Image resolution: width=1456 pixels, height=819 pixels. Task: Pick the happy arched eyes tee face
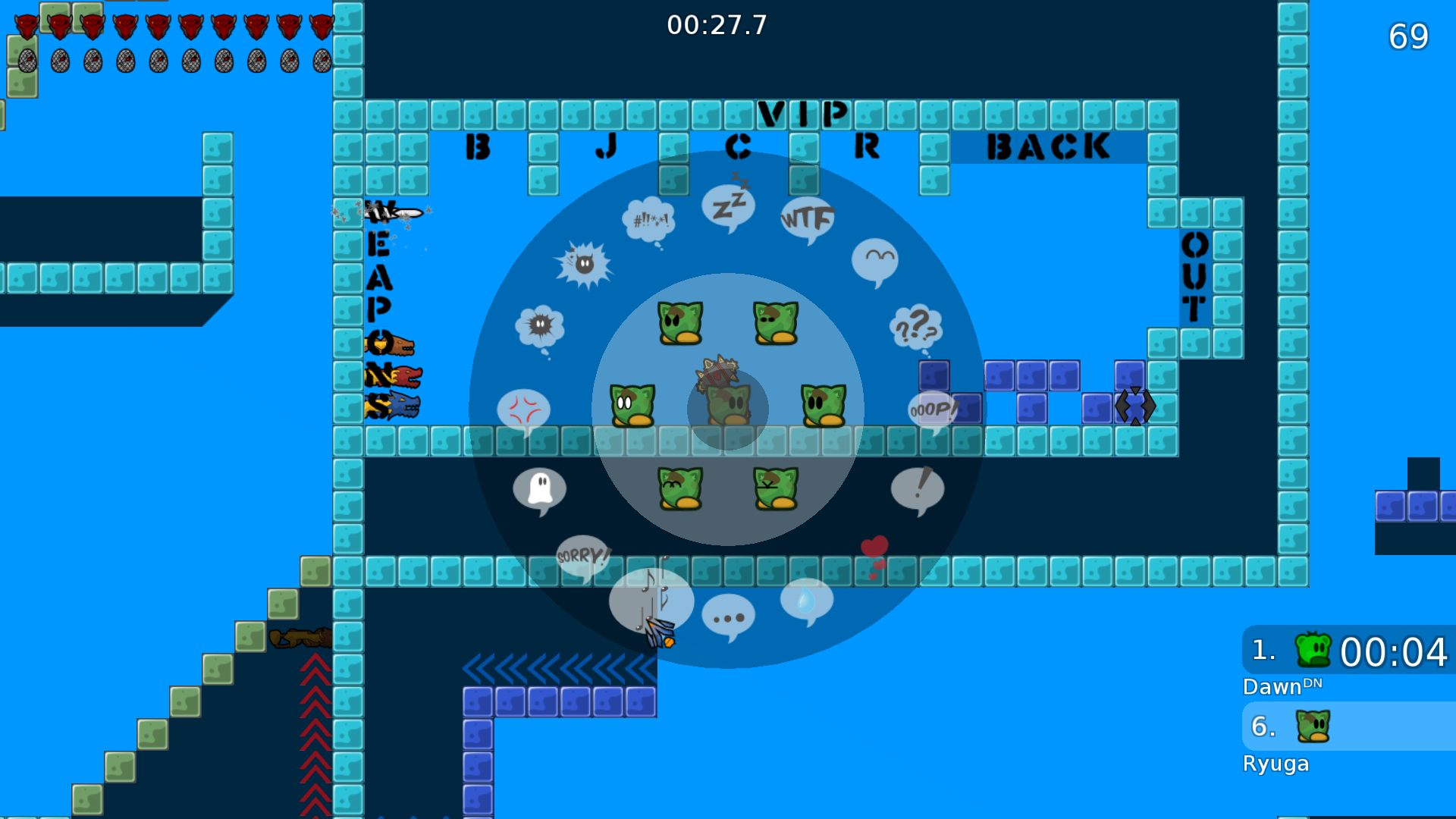[680, 488]
